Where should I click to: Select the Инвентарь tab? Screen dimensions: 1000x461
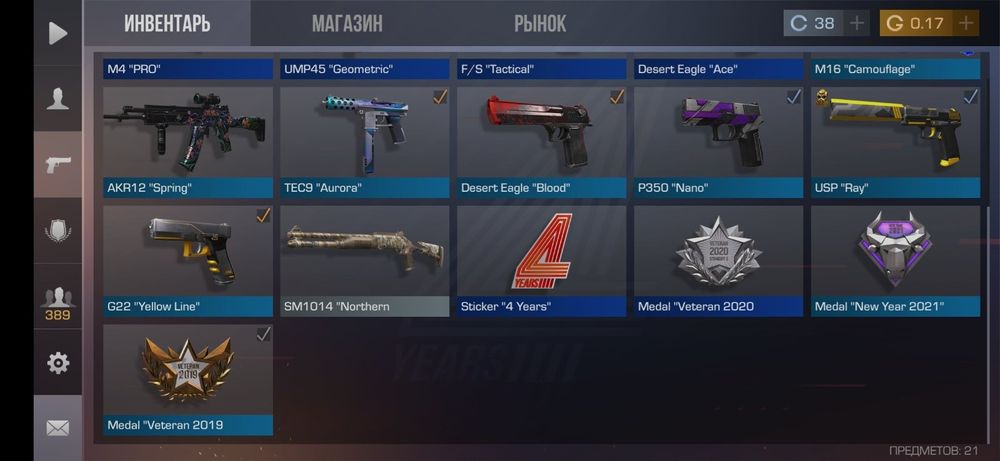click(167, 23)
